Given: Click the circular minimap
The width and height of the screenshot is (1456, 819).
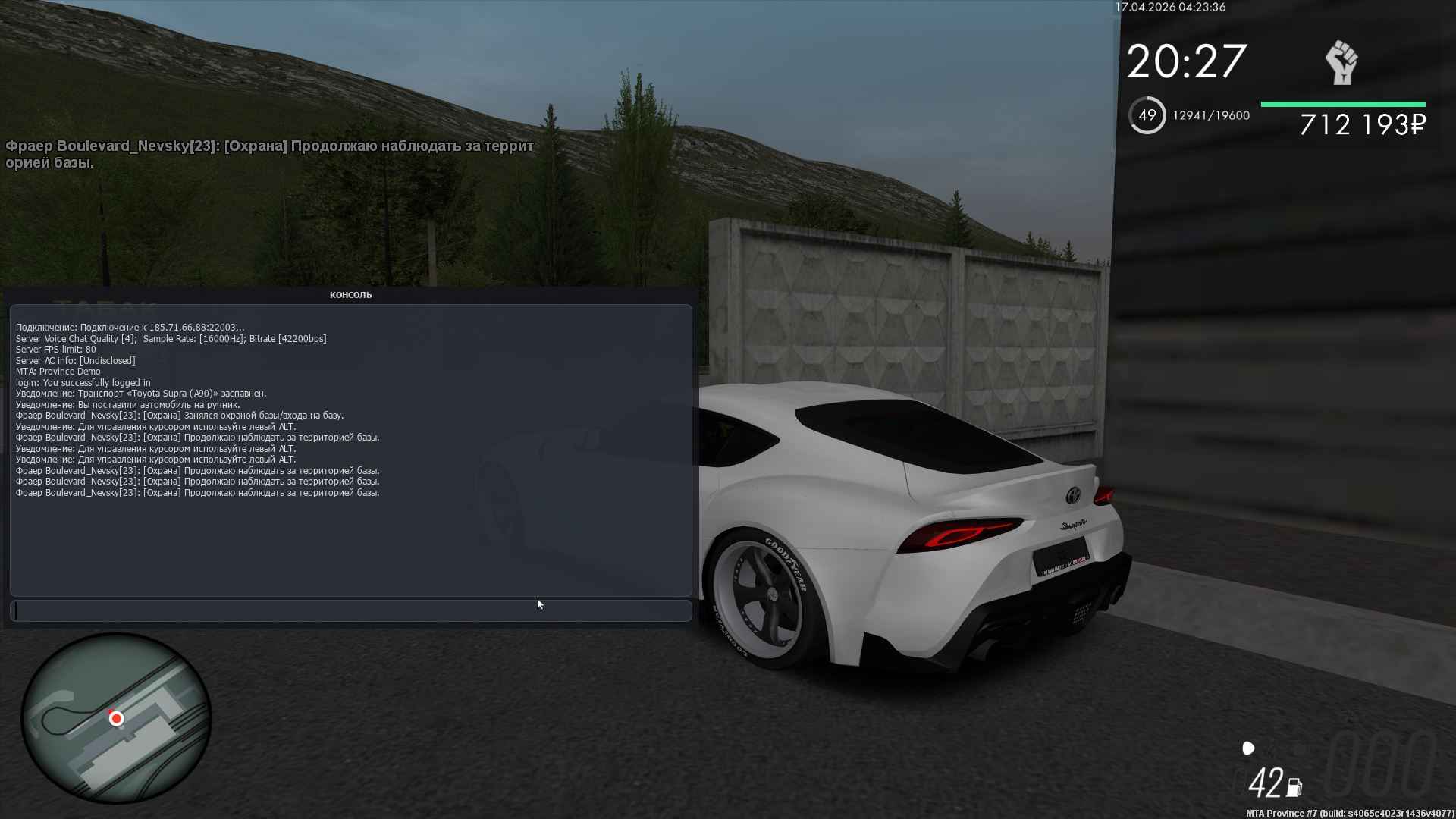Looking at the screenshot, I should [116, 717].
